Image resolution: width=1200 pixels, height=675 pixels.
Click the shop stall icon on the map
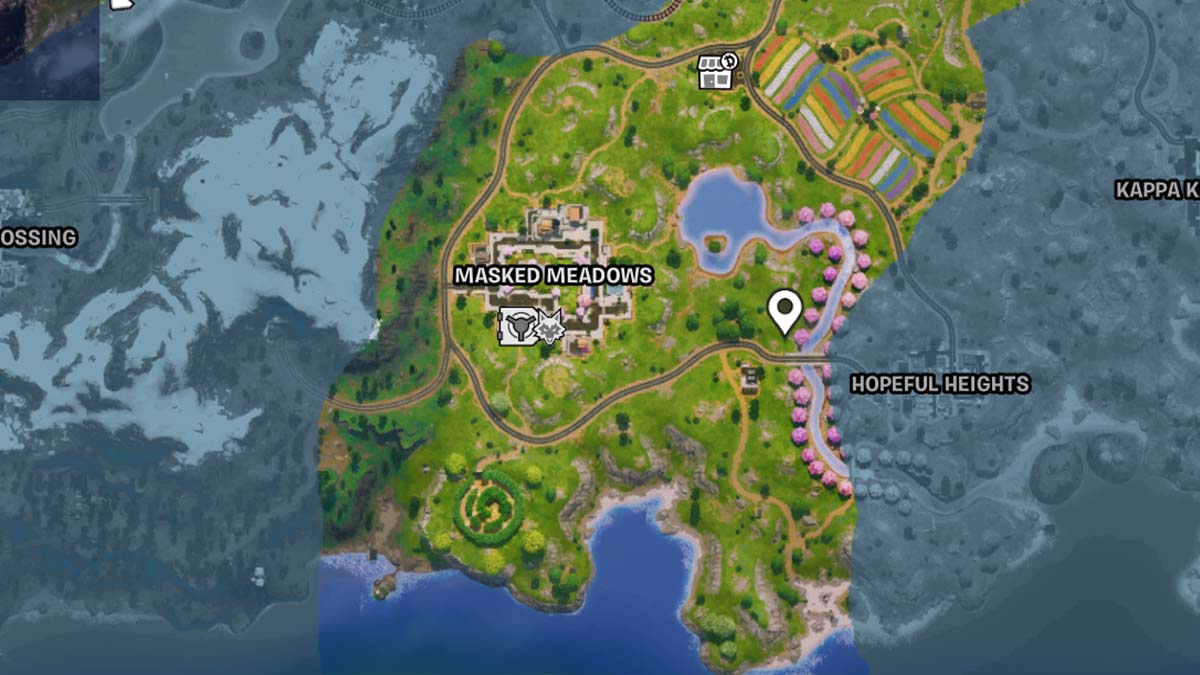pos(716,71)
